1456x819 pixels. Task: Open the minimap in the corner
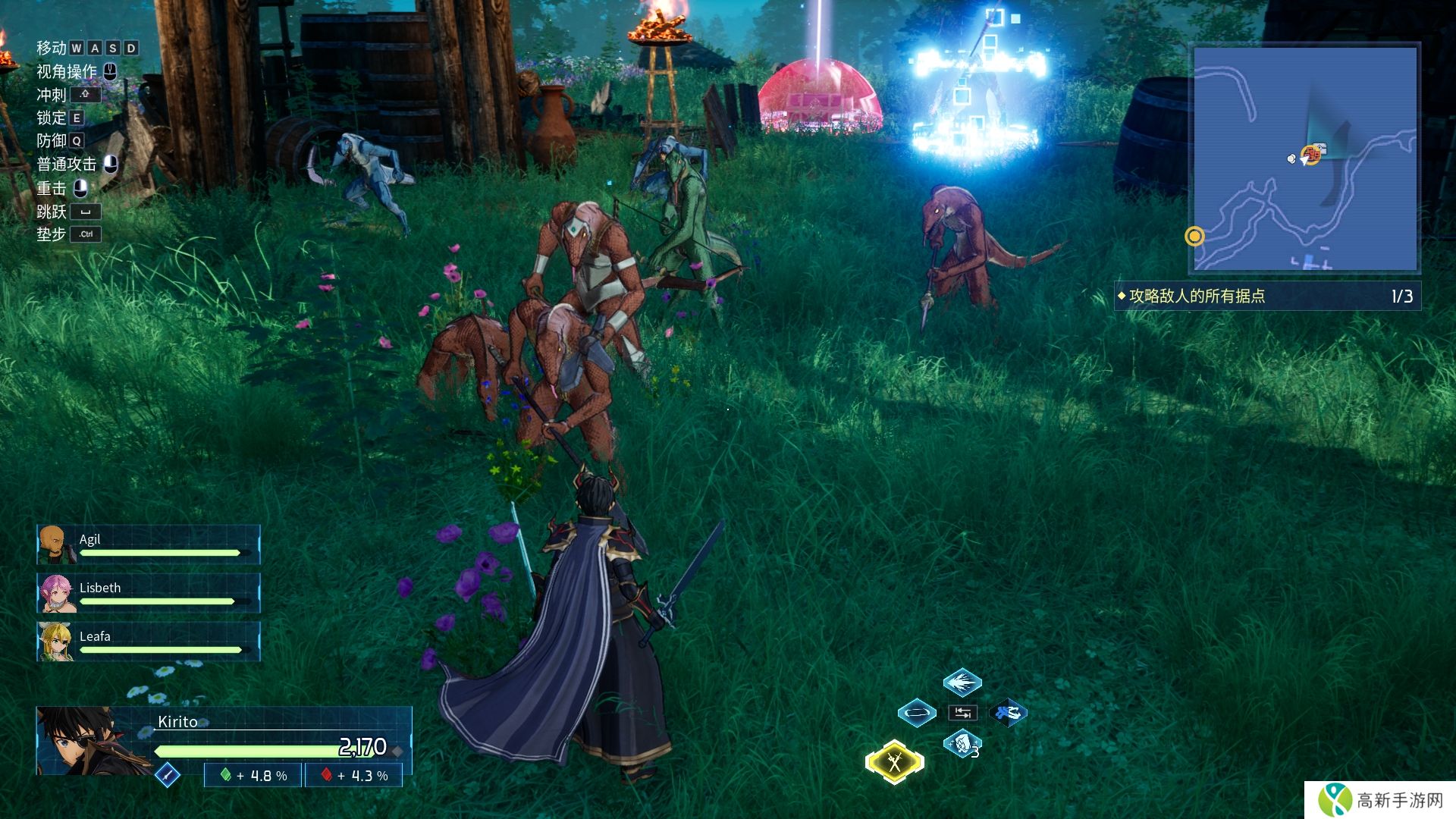point(1305,158)
